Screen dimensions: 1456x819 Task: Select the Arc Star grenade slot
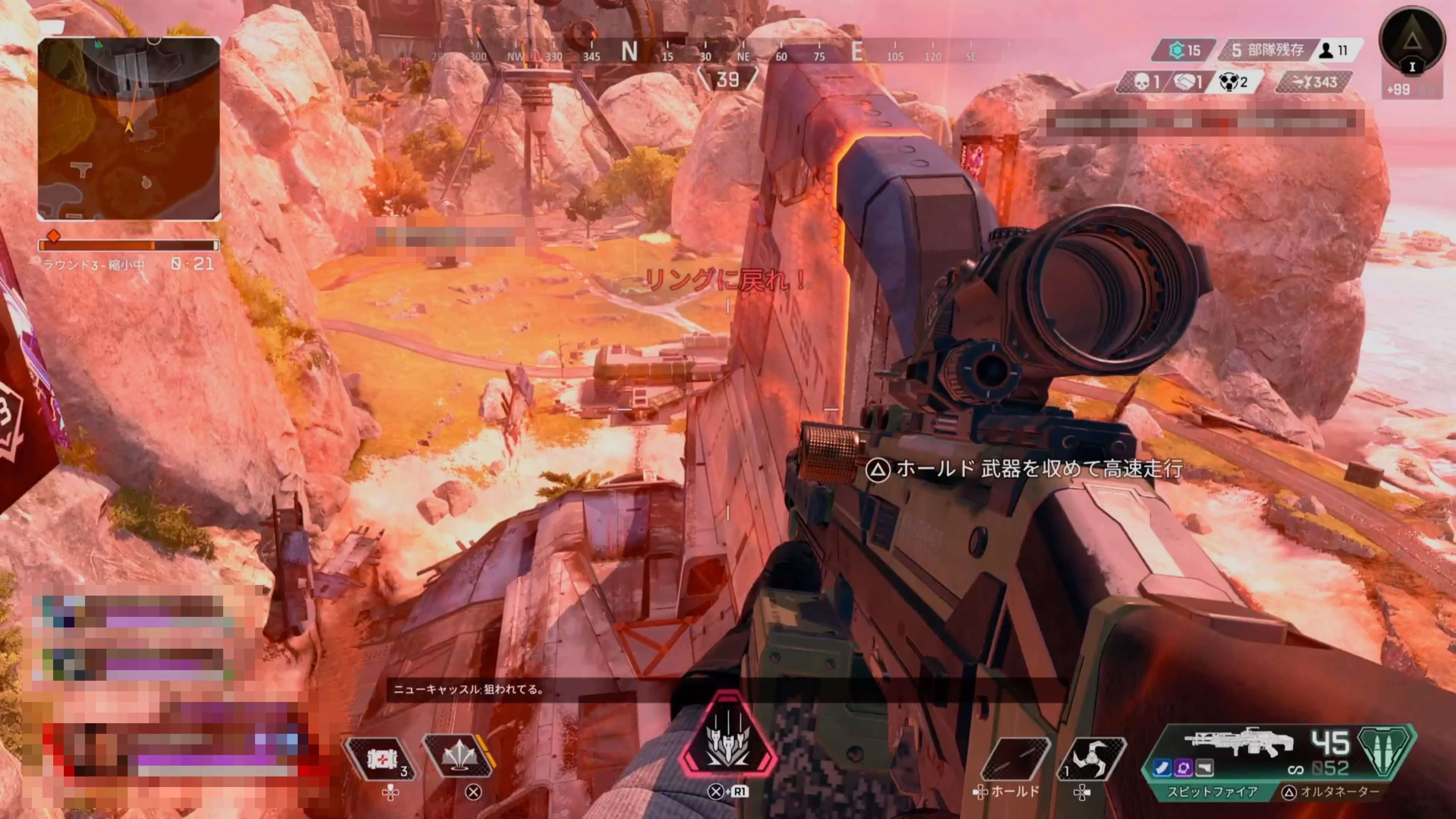pyautogui.click(x=1091, y=758)
